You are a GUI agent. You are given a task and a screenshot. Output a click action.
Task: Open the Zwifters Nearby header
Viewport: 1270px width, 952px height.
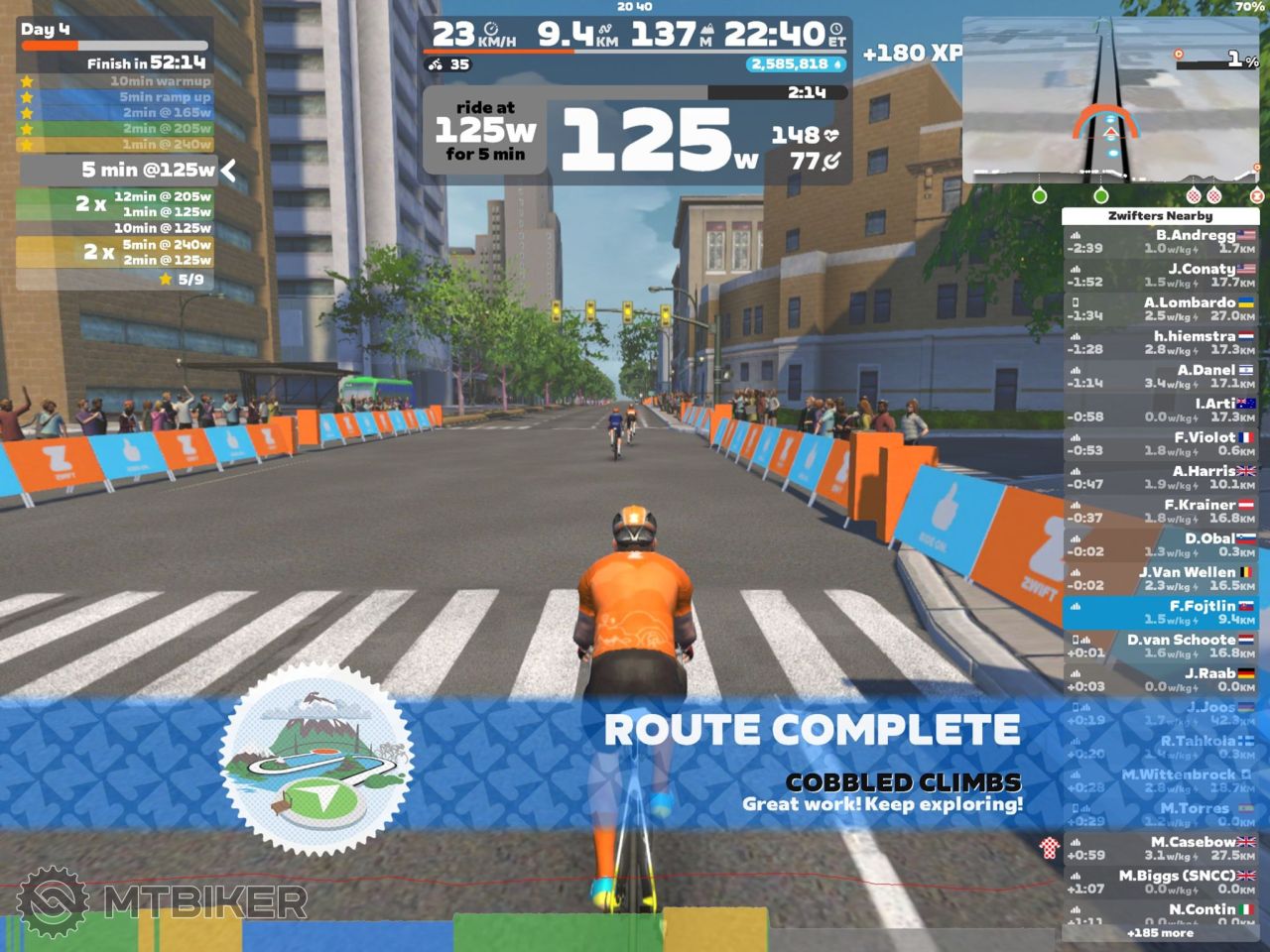(1160, 215)
